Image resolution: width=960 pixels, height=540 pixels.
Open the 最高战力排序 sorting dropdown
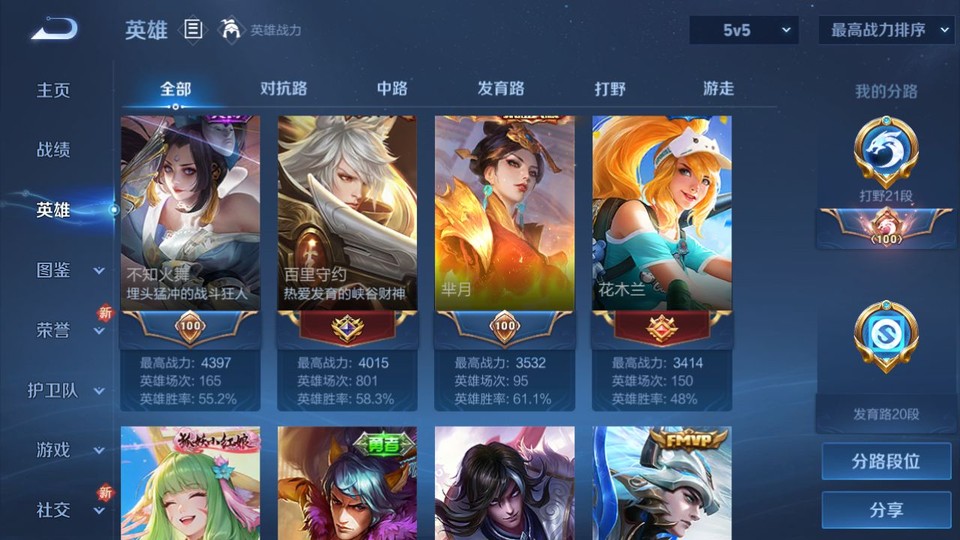(x=886, y=31)
